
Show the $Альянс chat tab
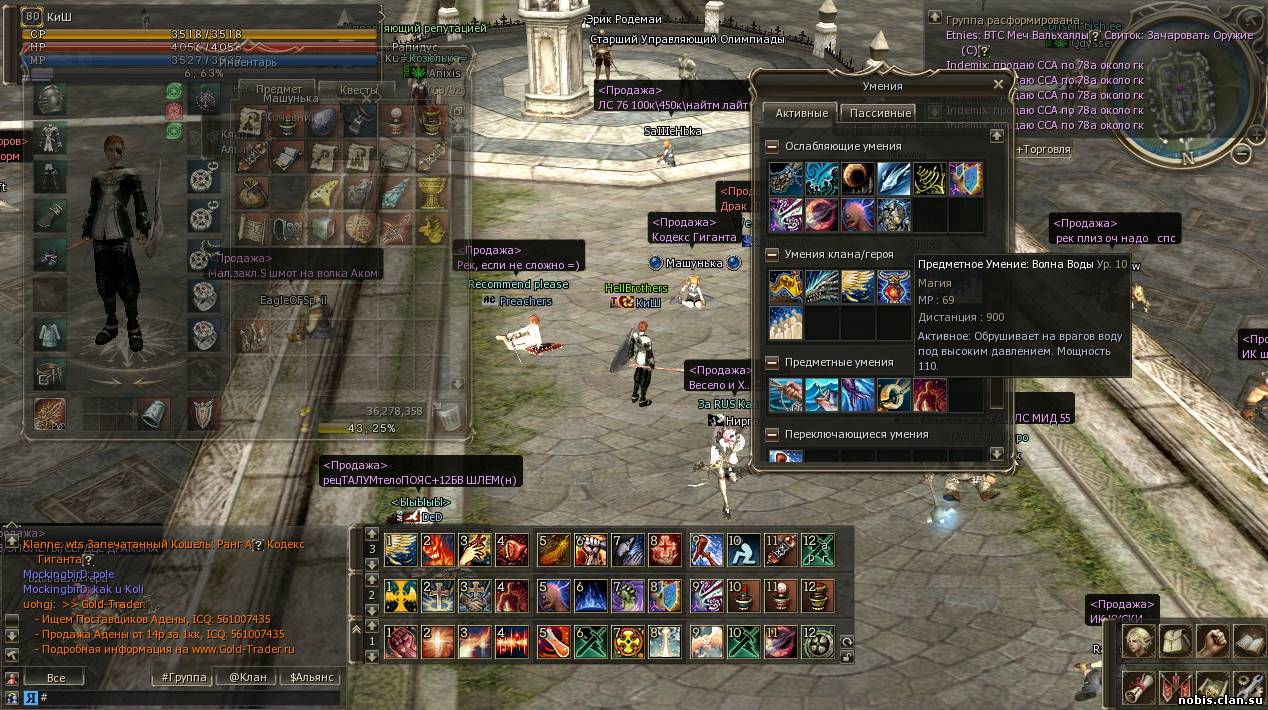[x=312, y=677]
